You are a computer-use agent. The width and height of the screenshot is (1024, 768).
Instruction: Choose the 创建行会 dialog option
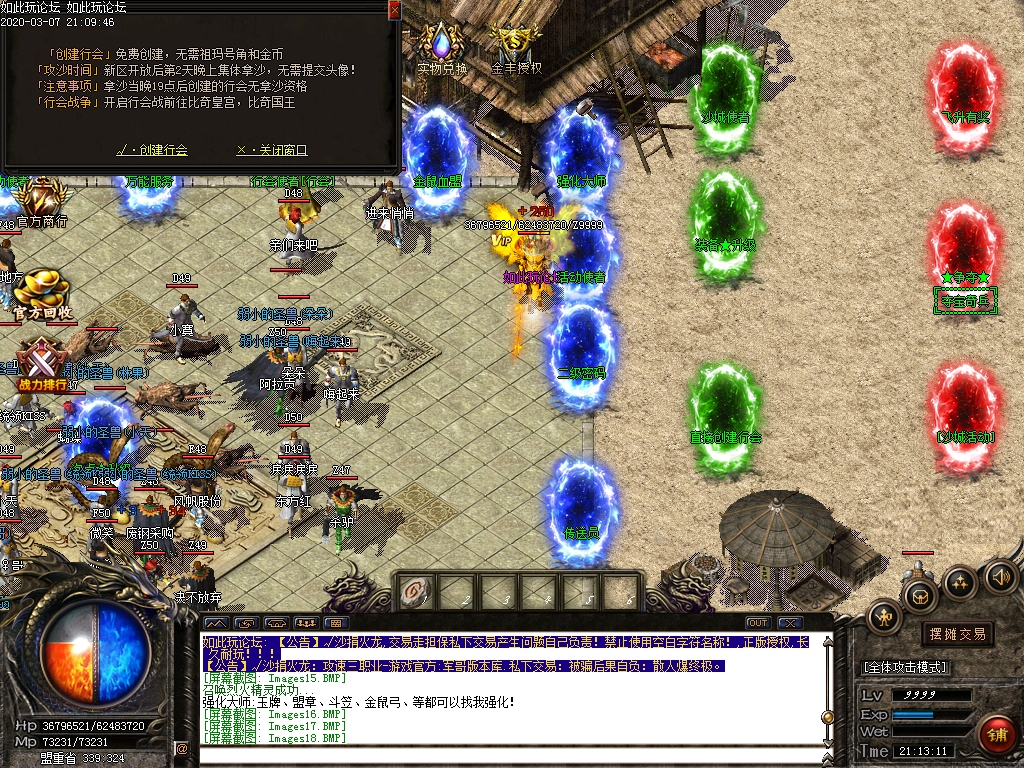click(x=152, y=150)
